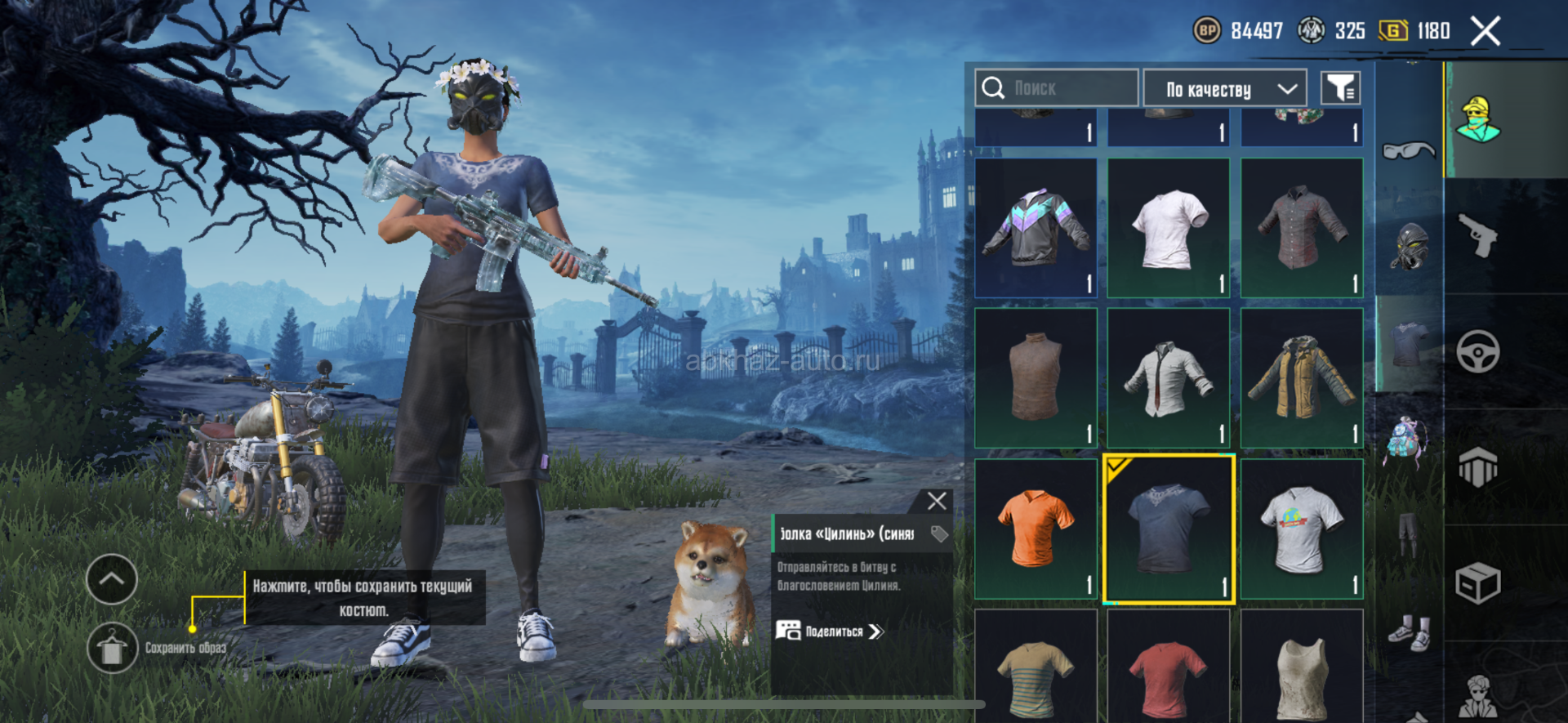Equip the white shirt with red tie
Viewport: 1568px width, 723px height.
1169,377
